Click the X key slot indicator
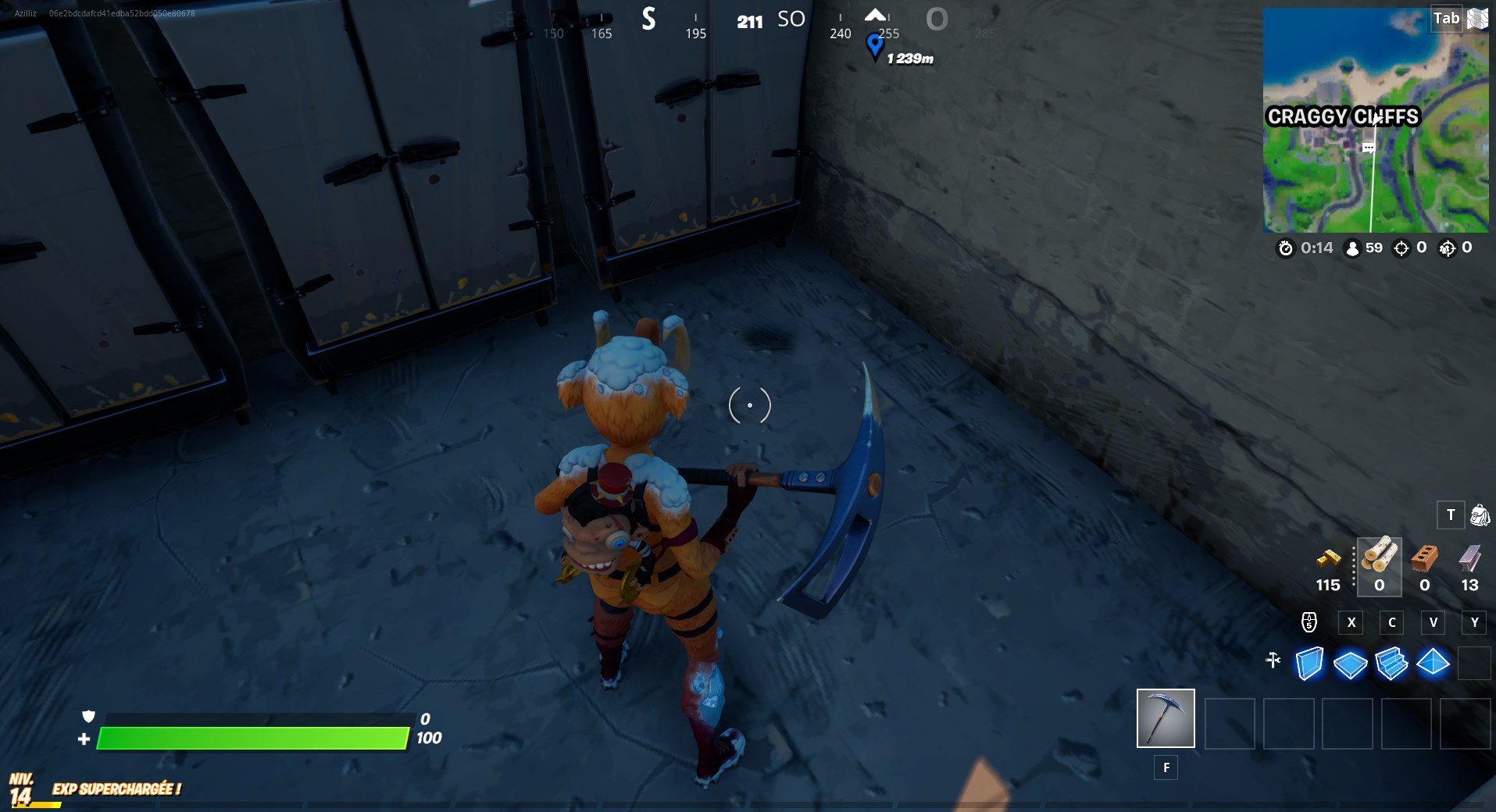The image size is (1496, 812). [x=1351, y=622]
